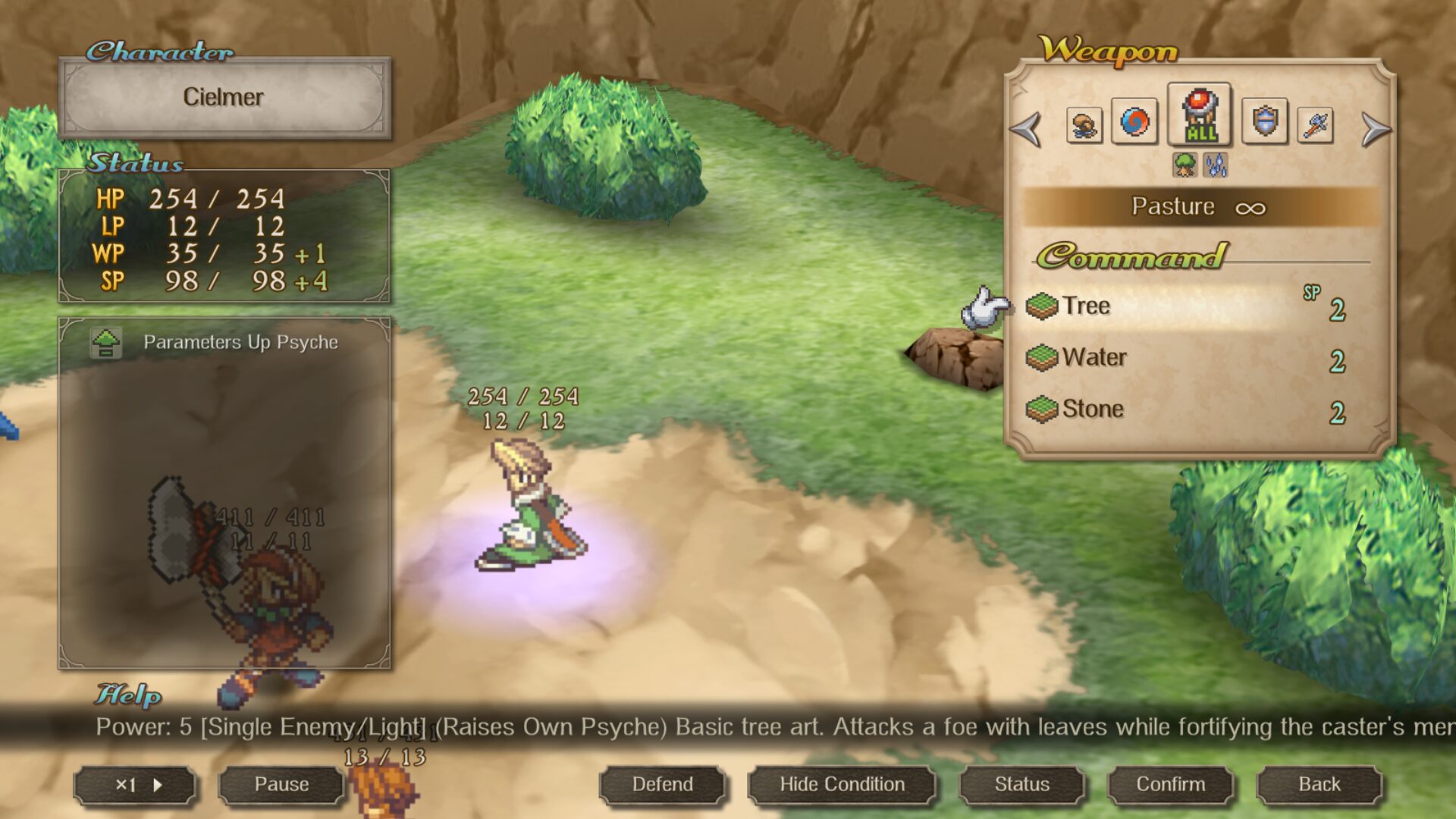Click the left weapon arrow
Image resolution: width=1456 pixels, height=819 pixels.
pos(1027,128)
